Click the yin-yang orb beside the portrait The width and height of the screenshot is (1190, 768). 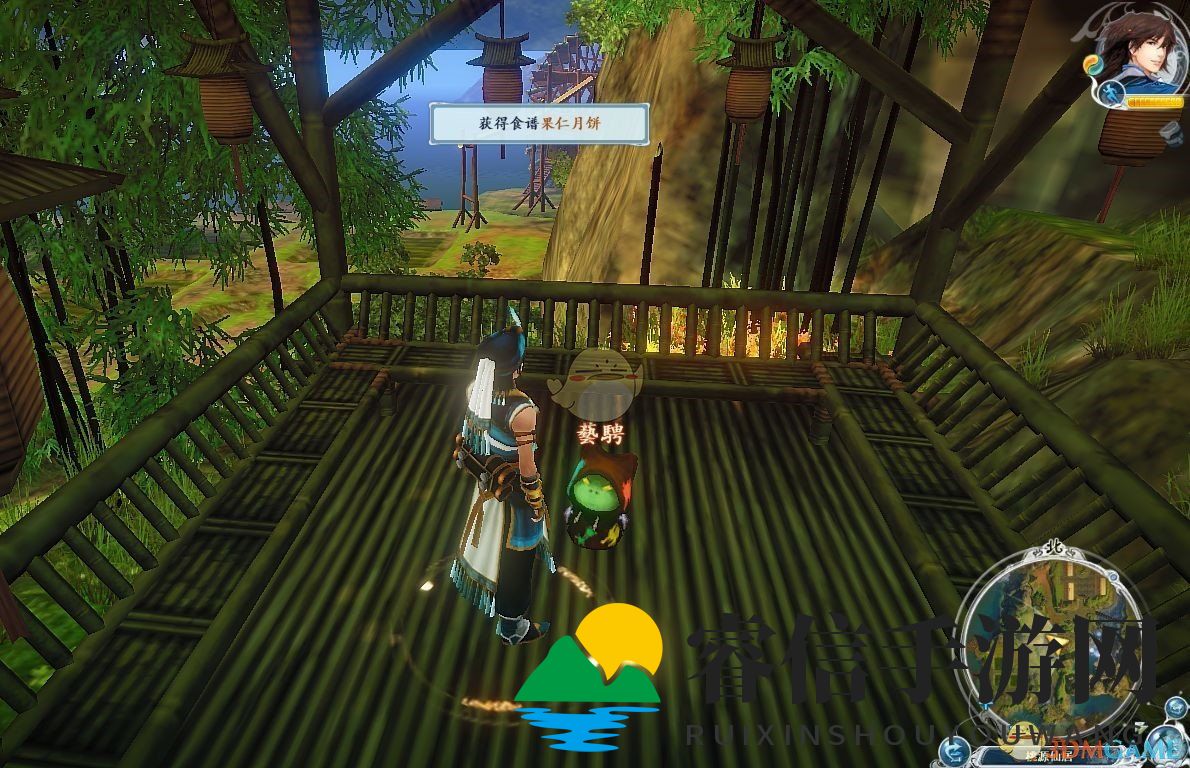tap(1091, 66)
